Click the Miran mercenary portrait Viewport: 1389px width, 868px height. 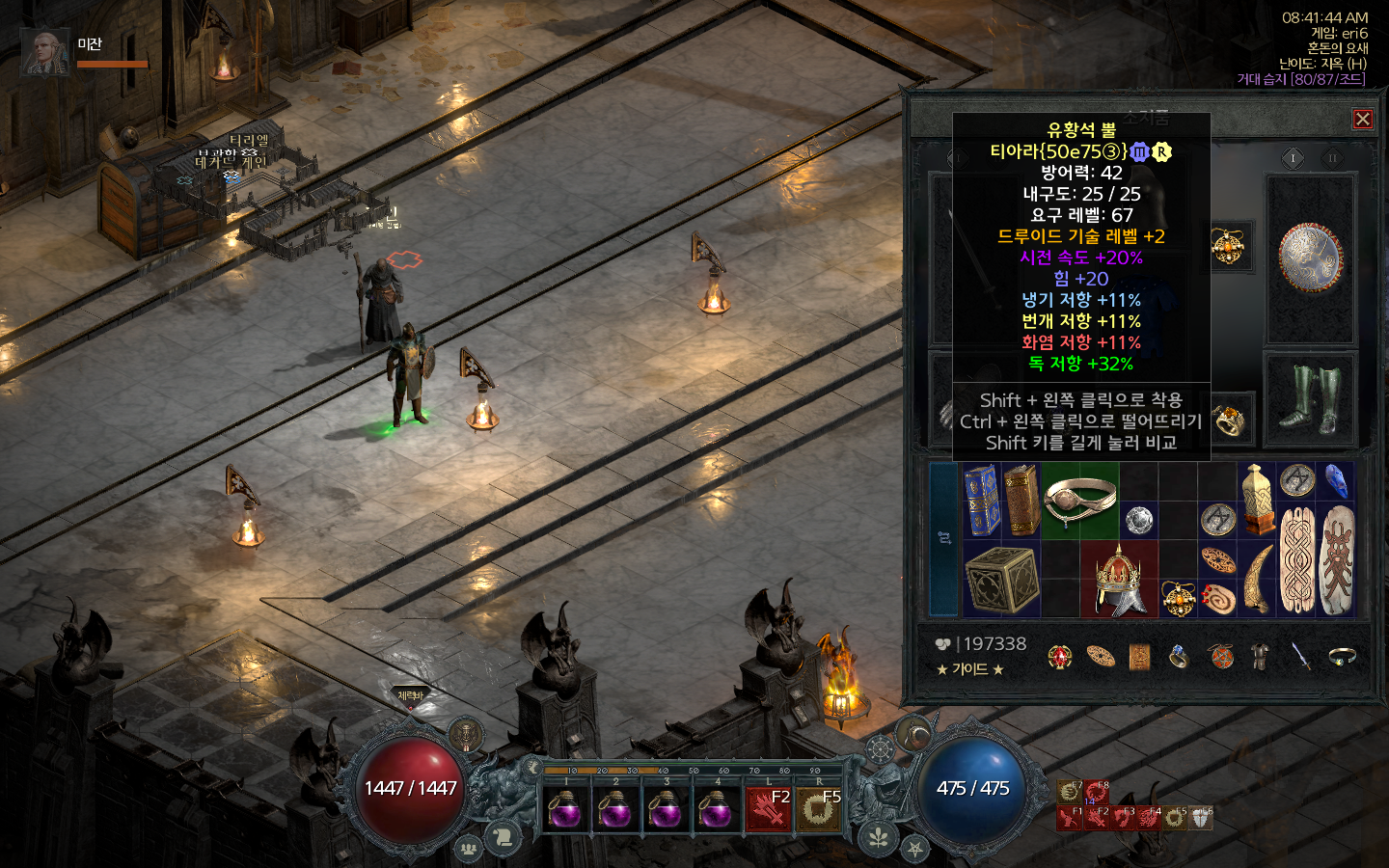click(x=44, y=52)
